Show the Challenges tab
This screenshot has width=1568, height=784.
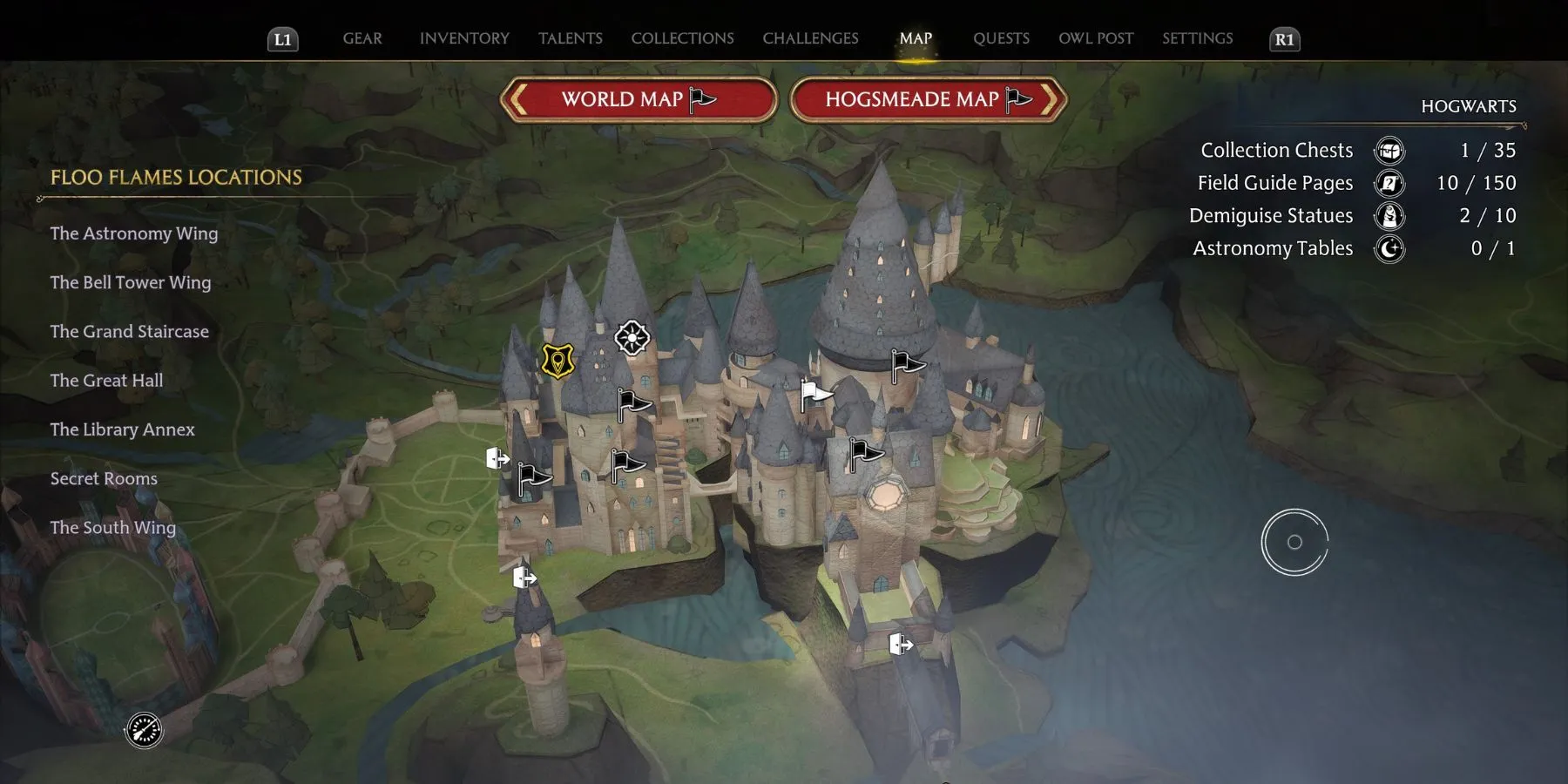(810, 38)
